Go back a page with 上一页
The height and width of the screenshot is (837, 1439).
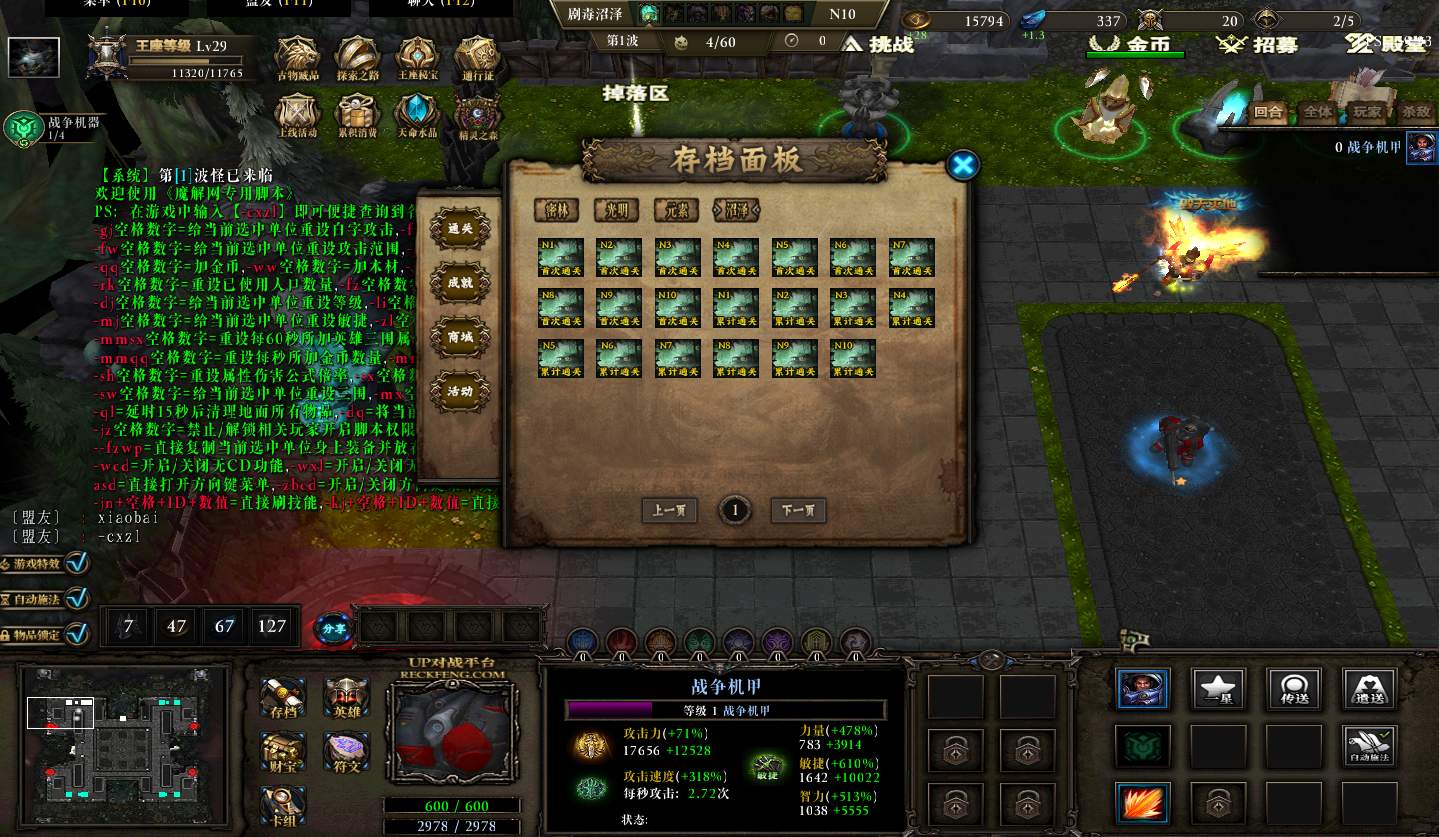pyautogui.click(x=669, y=510)
